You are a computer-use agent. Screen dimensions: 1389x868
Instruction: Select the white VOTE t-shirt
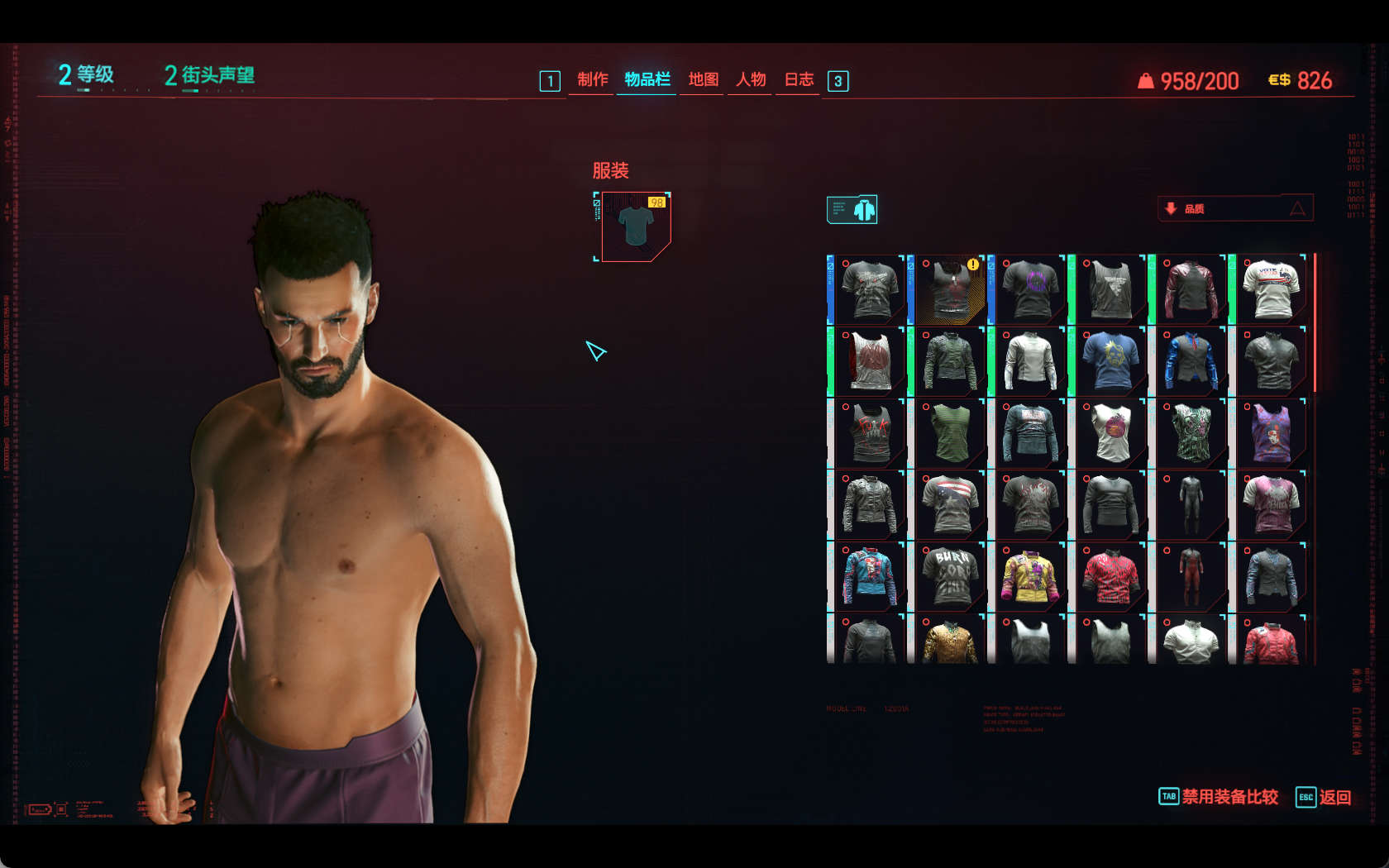point(1272,289)
